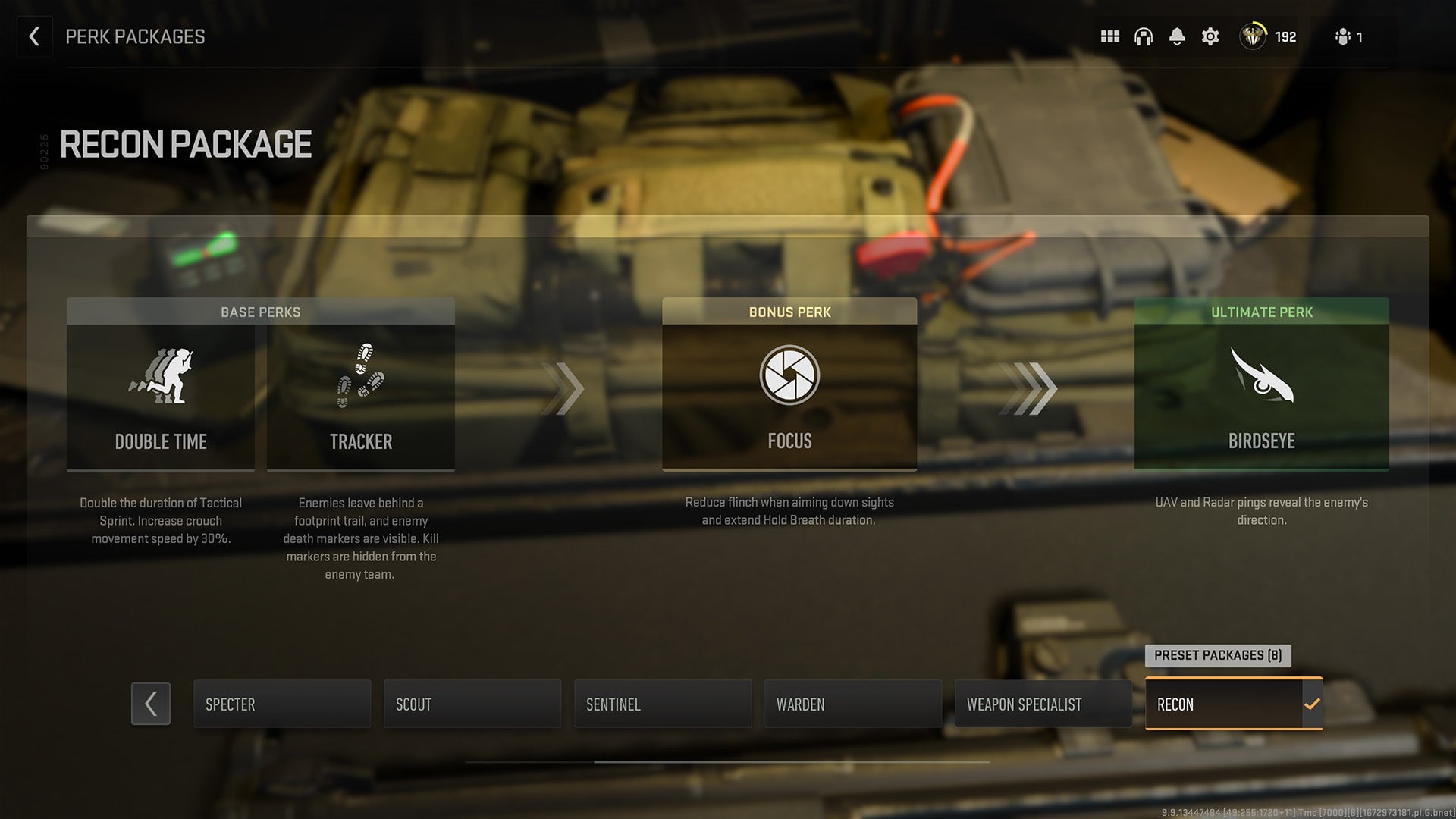Switch to the Sentinel preset tab
The width and height of the screenshot is (1456, 819).
(x=662, y=704)
